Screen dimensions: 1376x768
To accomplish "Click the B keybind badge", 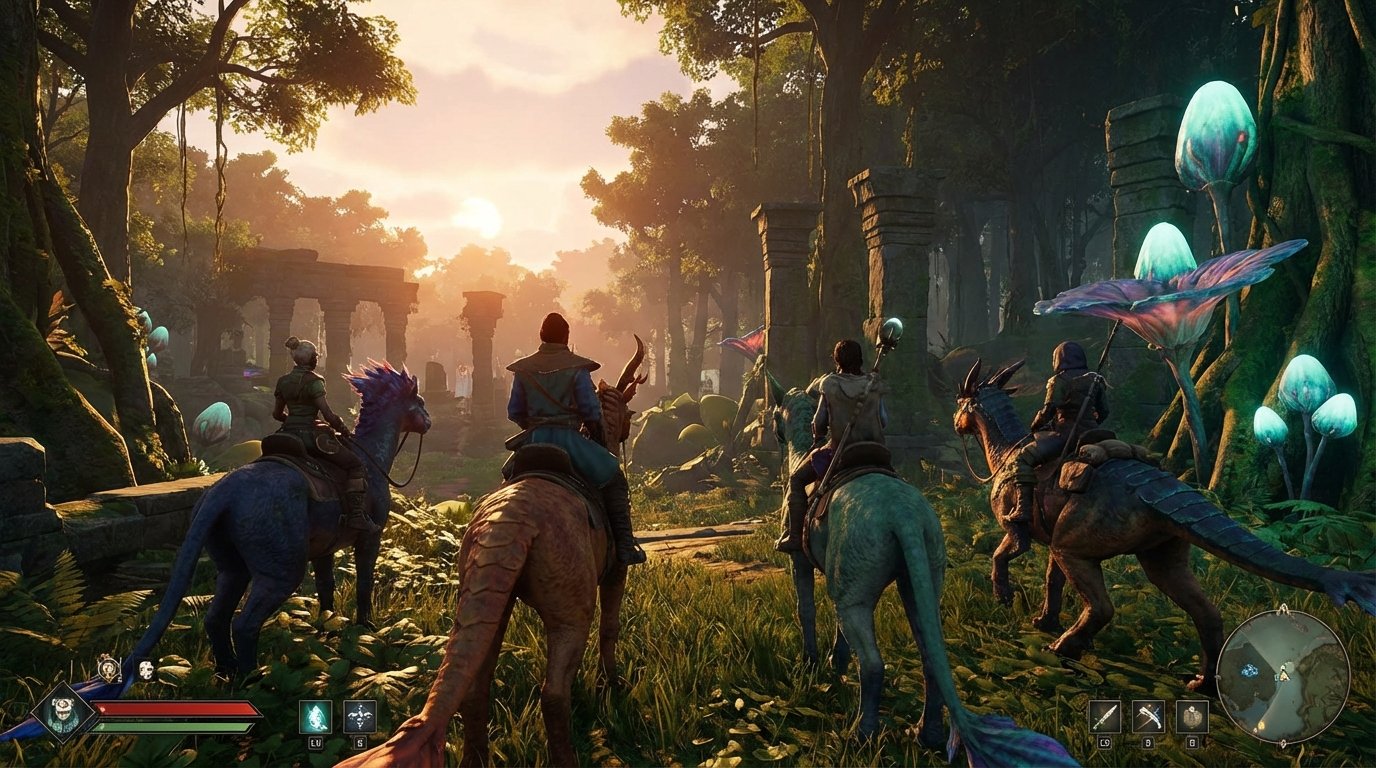I will [x=1148, y=743].
